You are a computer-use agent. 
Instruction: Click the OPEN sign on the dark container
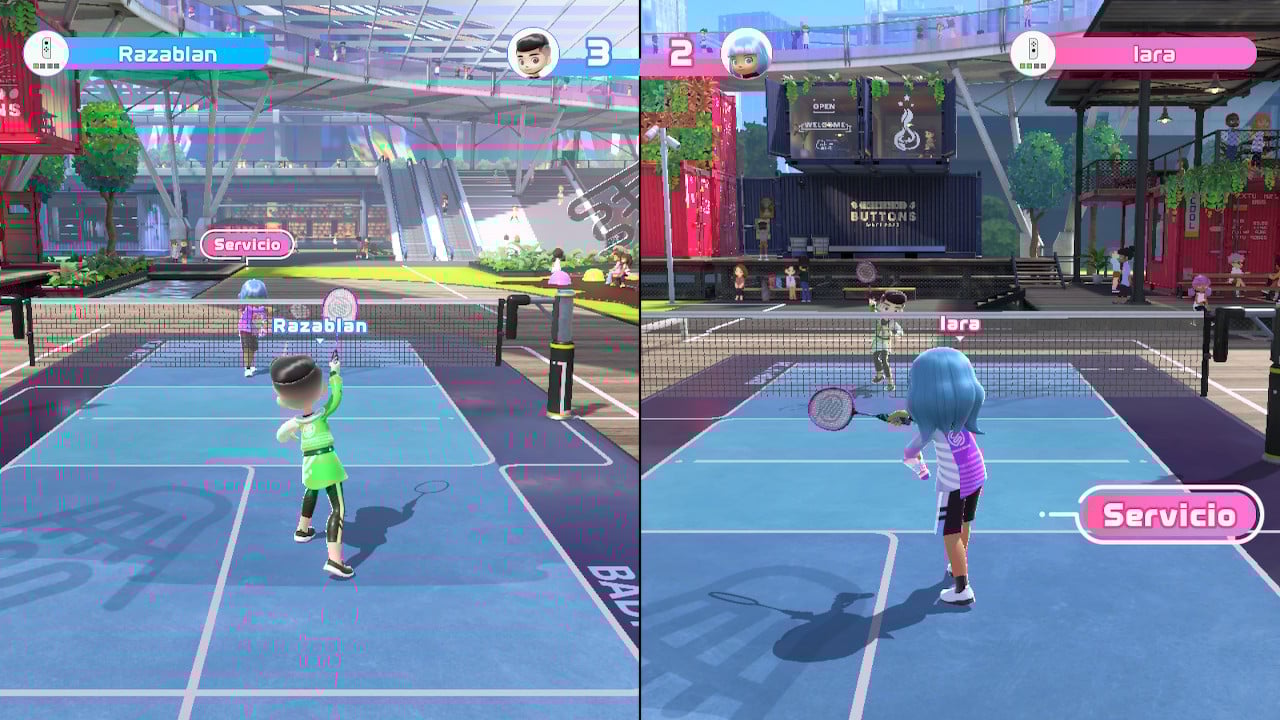point(823,106)
